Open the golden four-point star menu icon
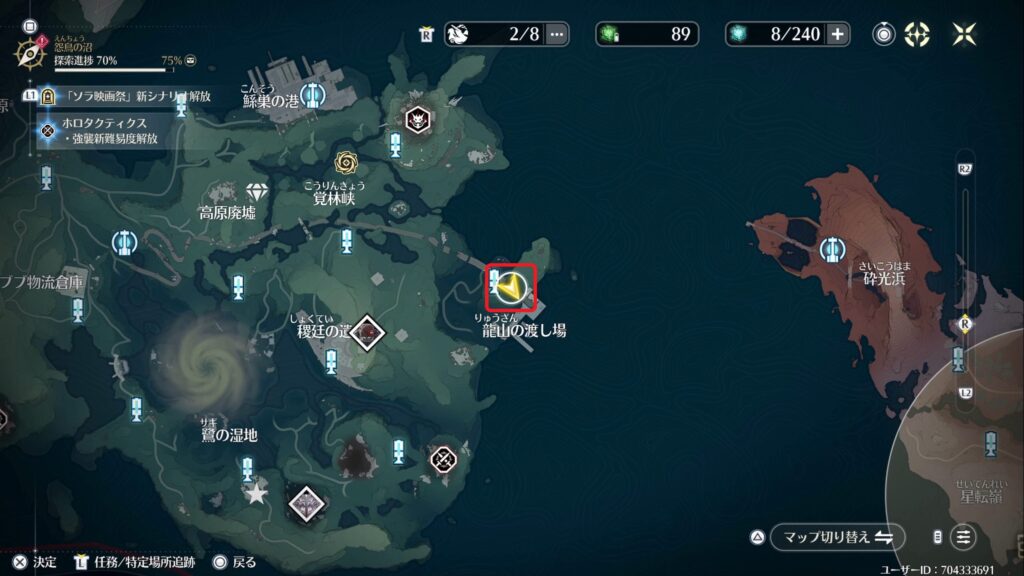This screenshot has width=1024, height=576. [x=917, y=34]
